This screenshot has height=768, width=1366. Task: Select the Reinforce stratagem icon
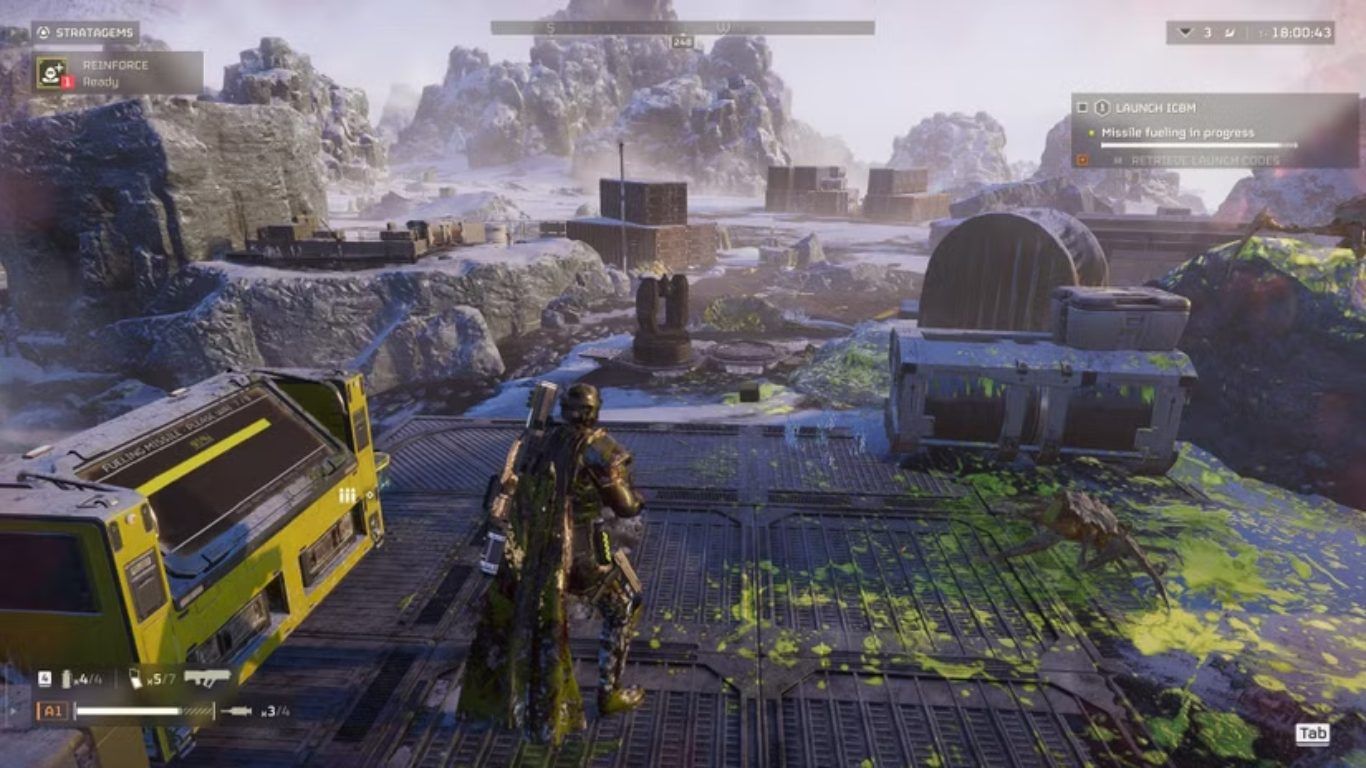[x=52, y=73]
